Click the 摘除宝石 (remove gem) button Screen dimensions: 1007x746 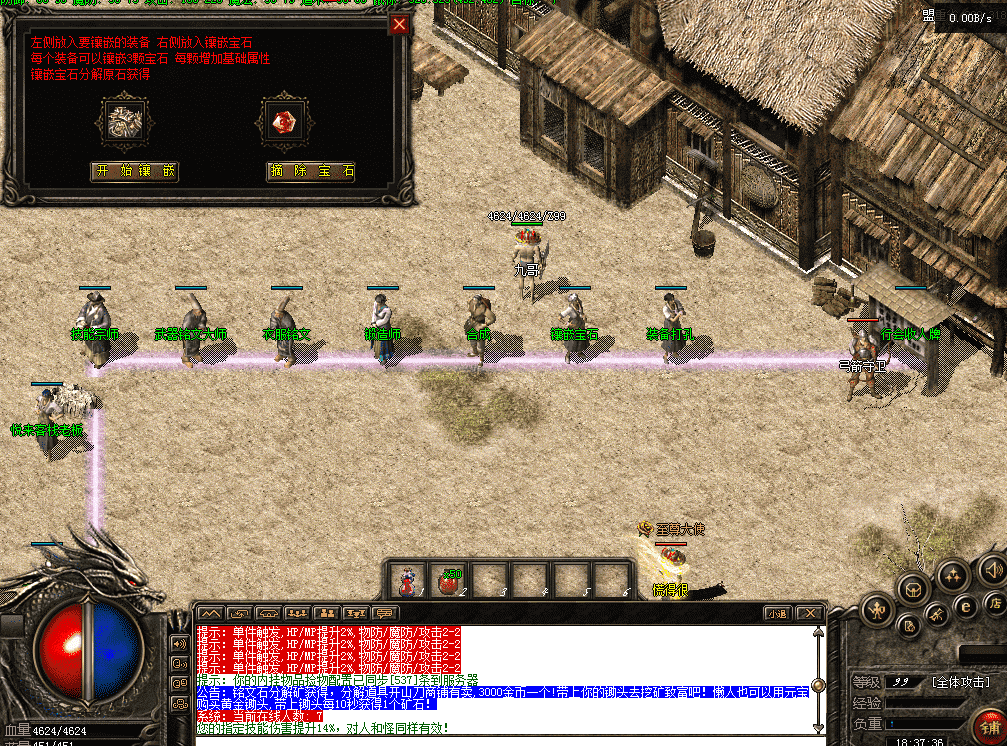311,171
